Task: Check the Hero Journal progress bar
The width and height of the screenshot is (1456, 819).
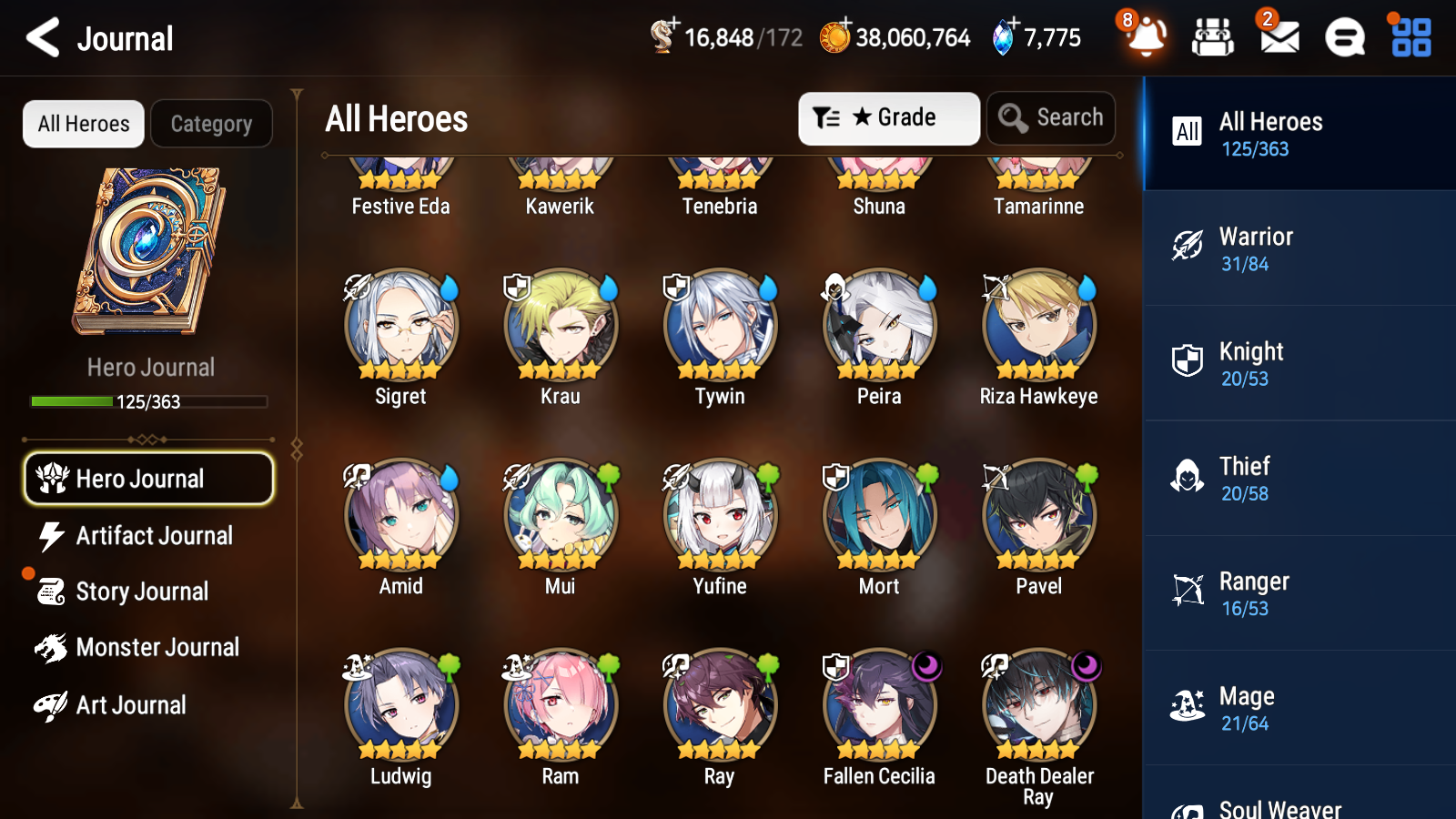Action: [148, 401]
